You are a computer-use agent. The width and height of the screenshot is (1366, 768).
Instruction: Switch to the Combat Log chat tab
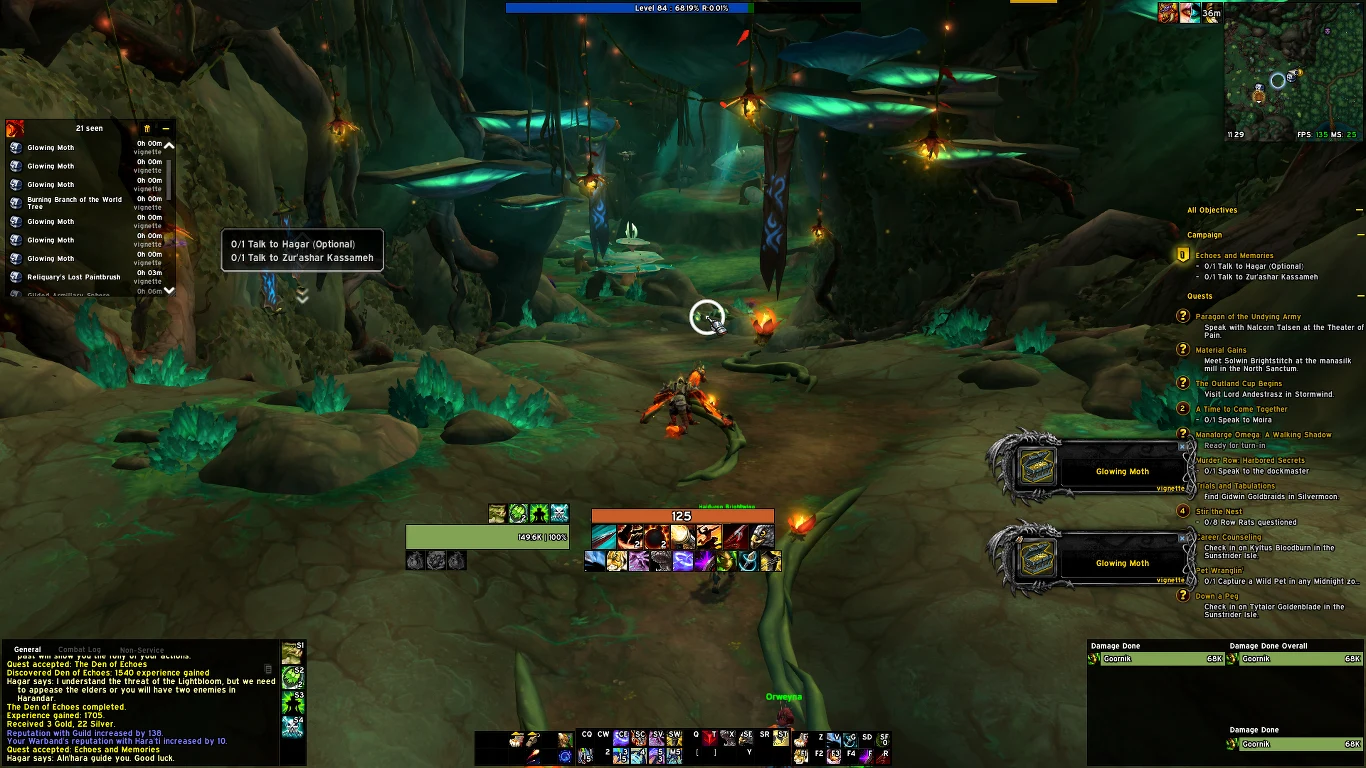pyautogui.click(x=80, y=650)
